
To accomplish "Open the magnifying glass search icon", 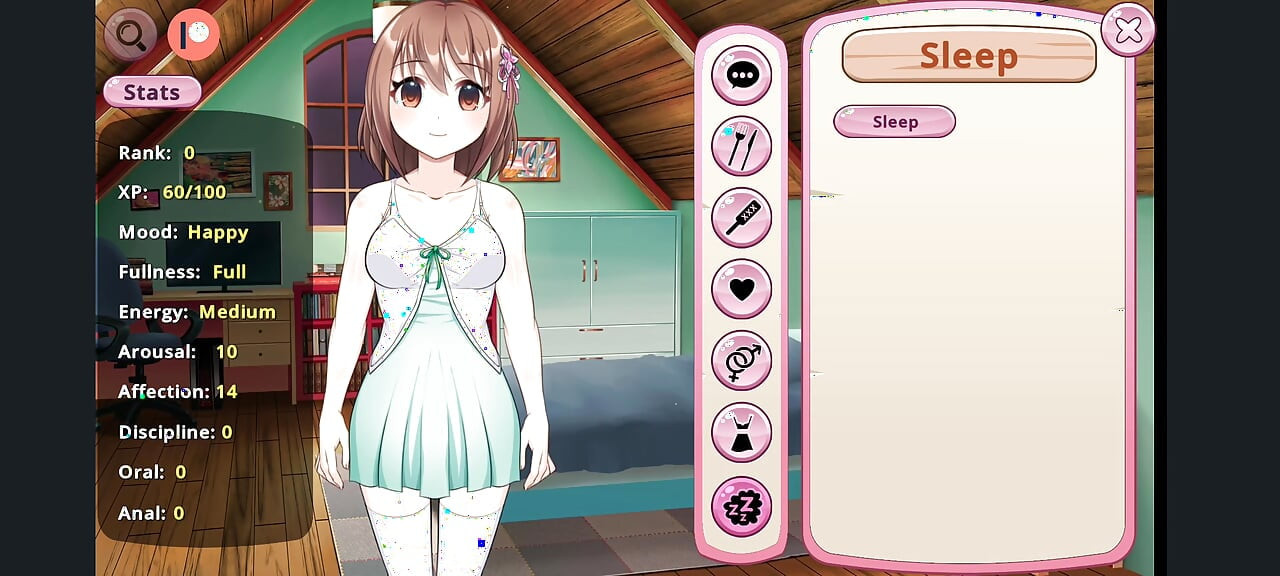I will pos(131,35).
